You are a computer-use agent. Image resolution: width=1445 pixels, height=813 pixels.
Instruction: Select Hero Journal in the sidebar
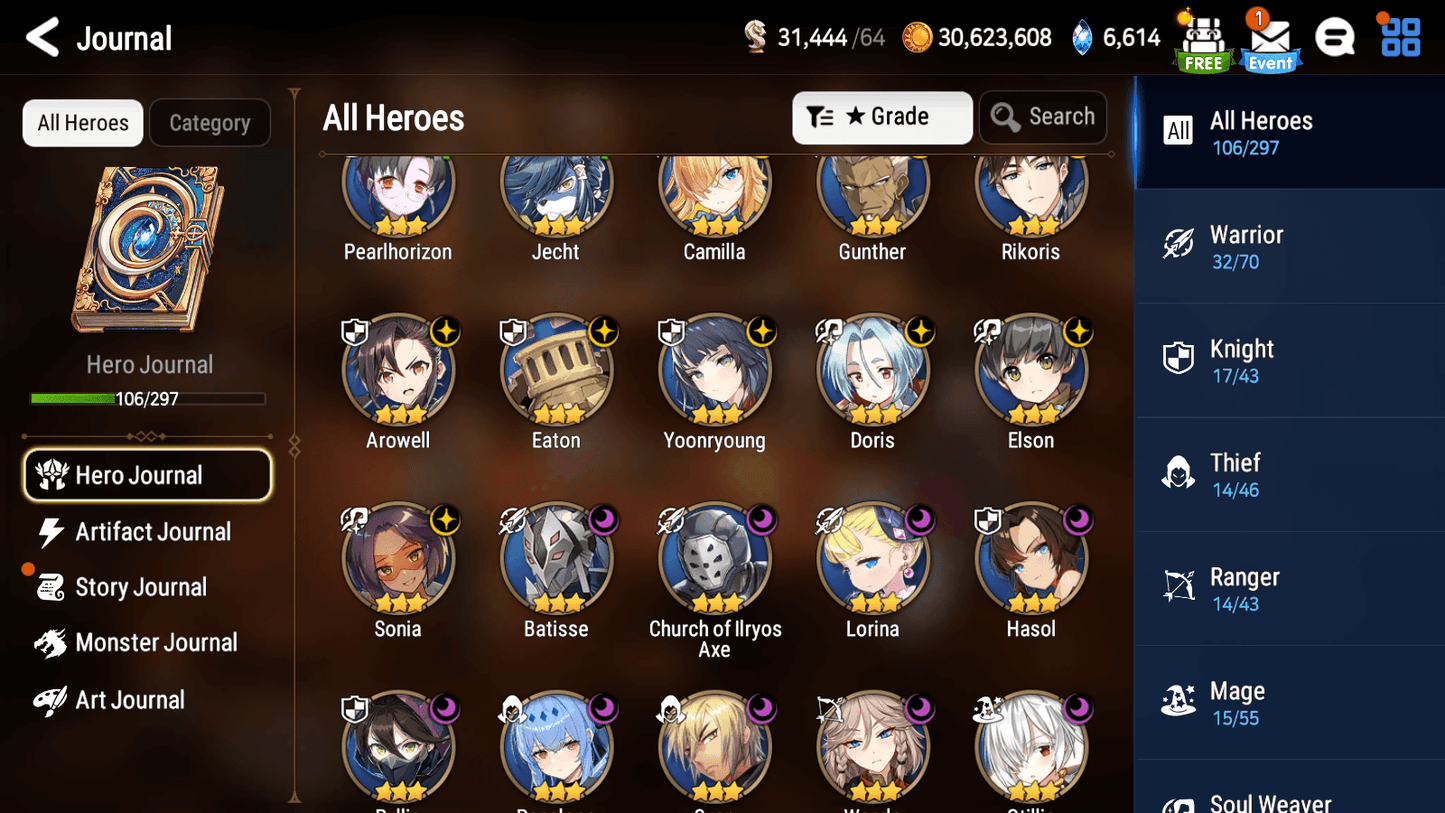[147, 475]
